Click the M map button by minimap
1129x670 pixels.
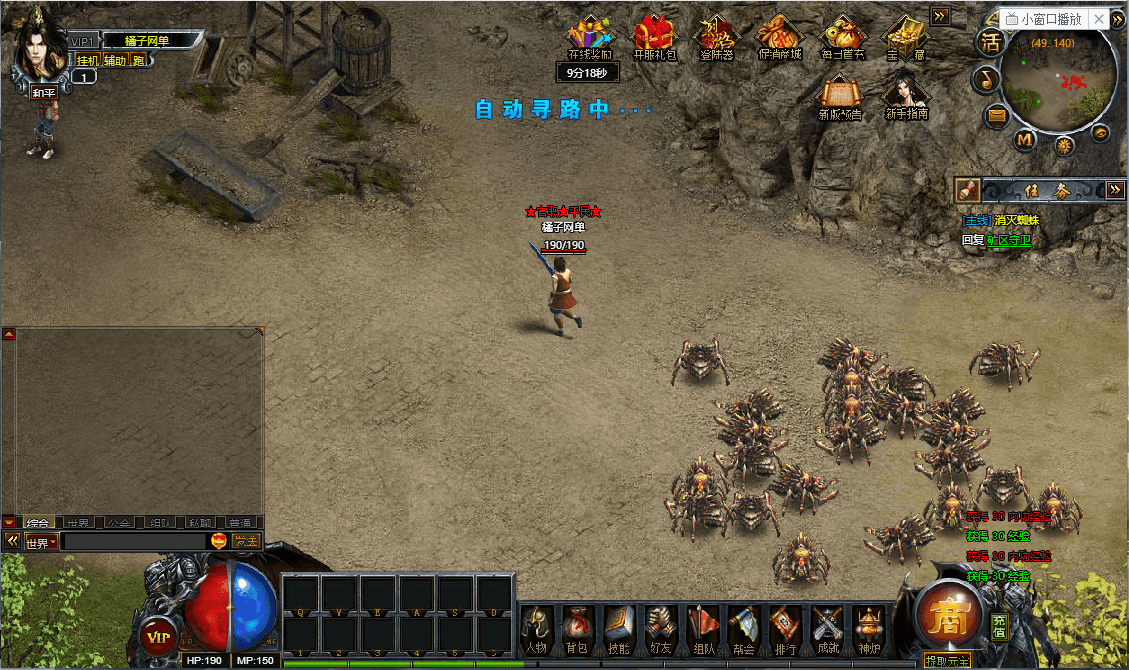pyautogui.click(x=1025, y=139)
